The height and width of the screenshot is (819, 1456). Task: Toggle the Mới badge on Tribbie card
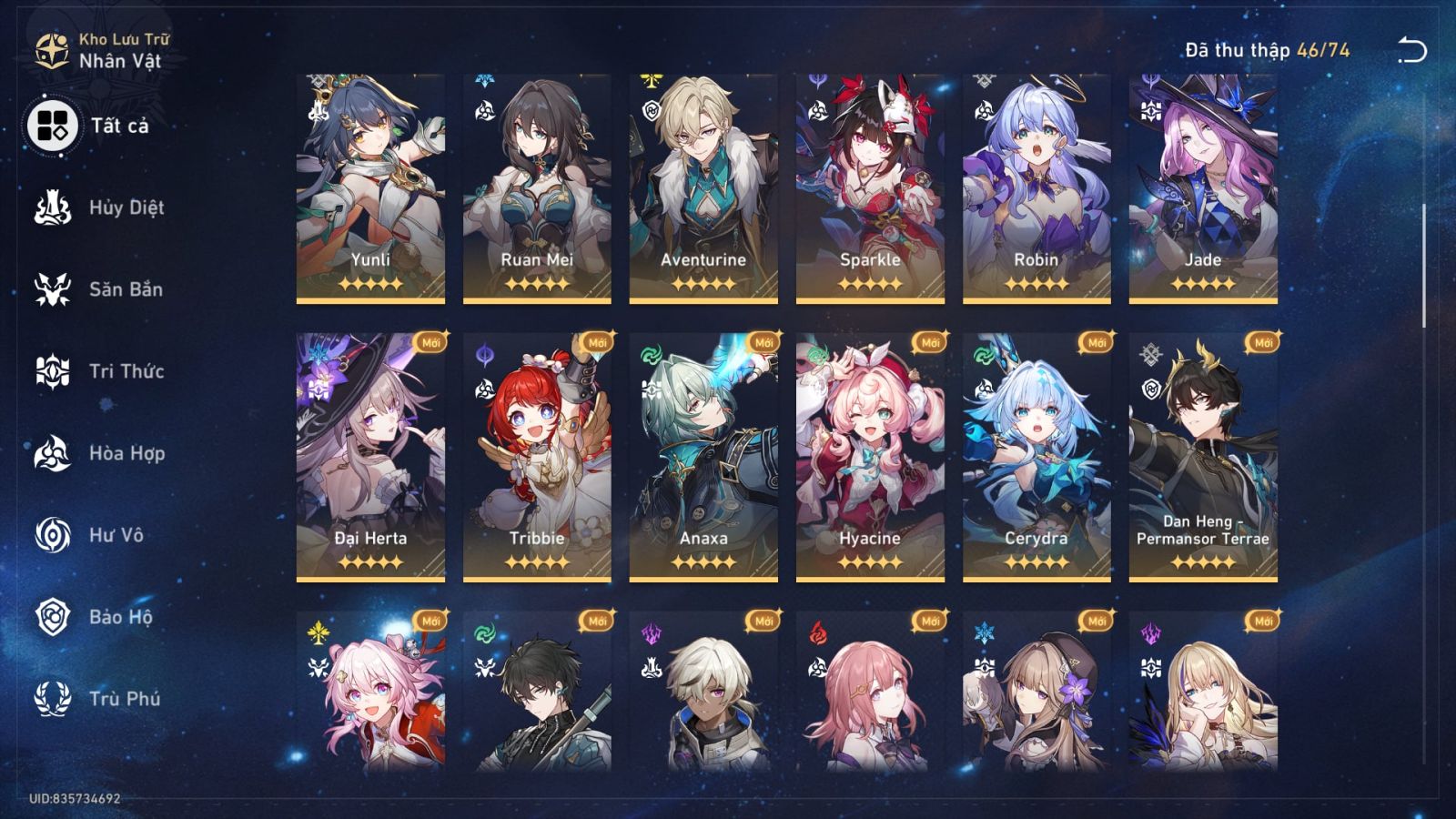599,342
